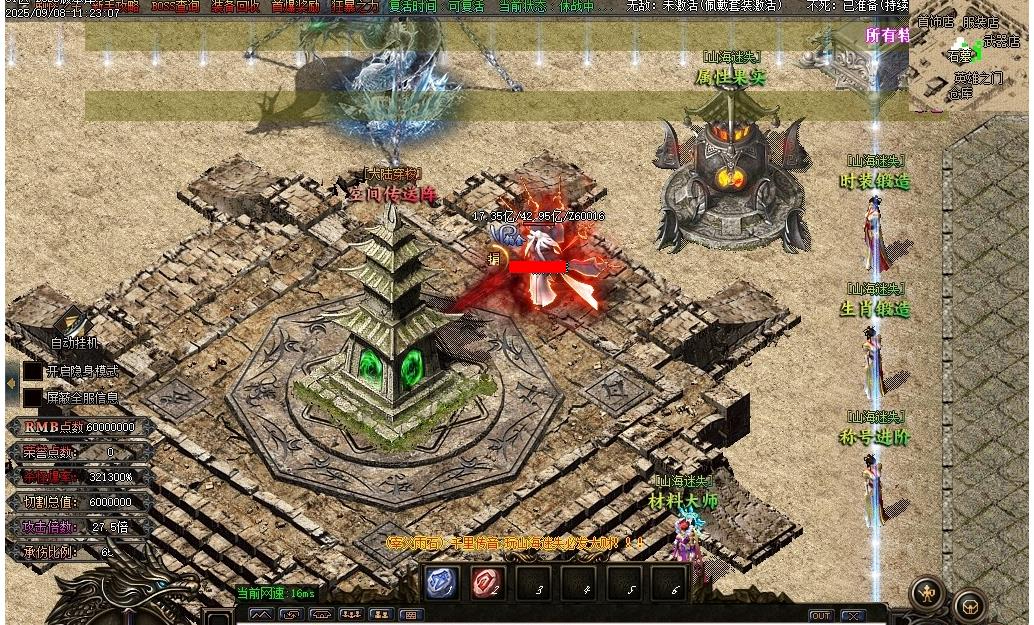Use the red rune skill in slot 2
Image resolution: width=1034 pixels, height=625 pixels.
coord(488,583)
